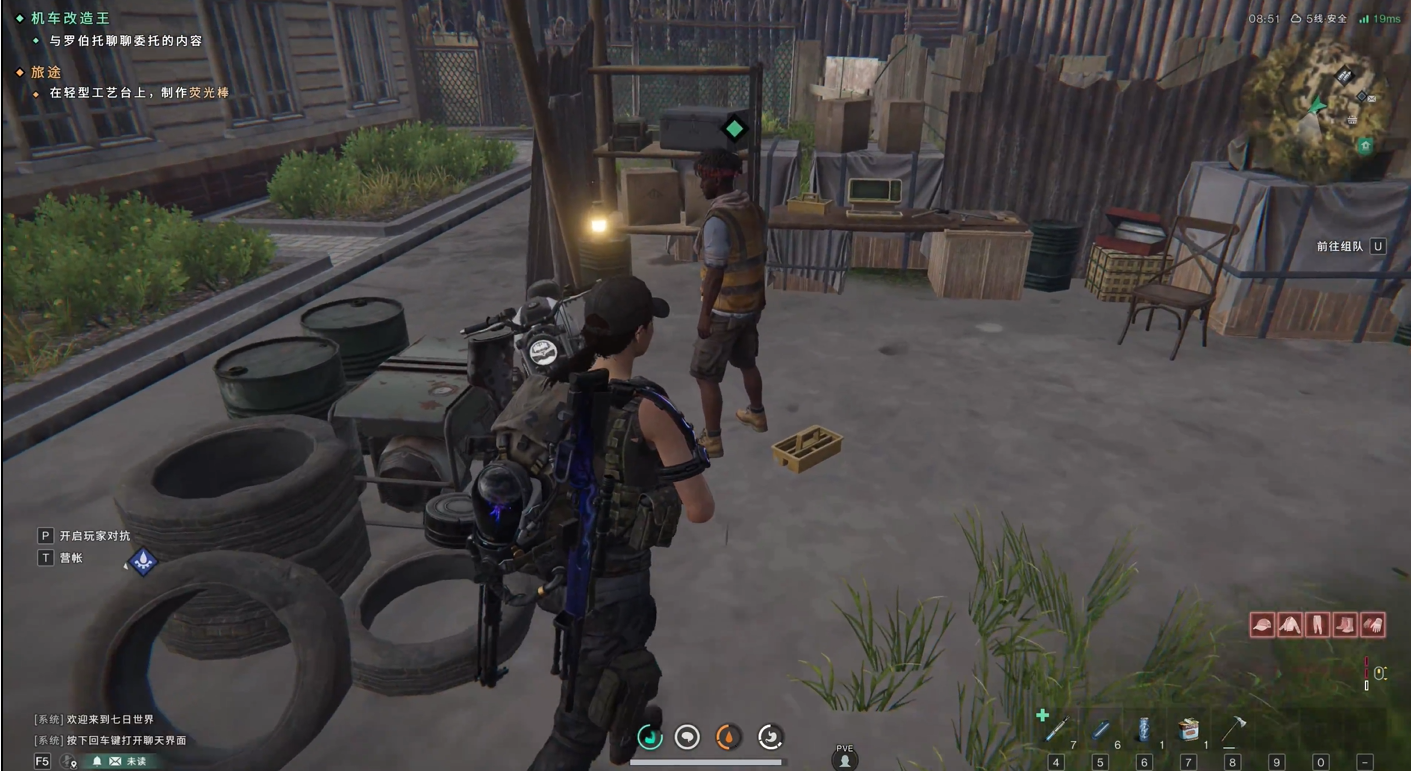
Task: Click the damaged pants equipment icon
Action: pyautogui.click(x=1317, y=625)
